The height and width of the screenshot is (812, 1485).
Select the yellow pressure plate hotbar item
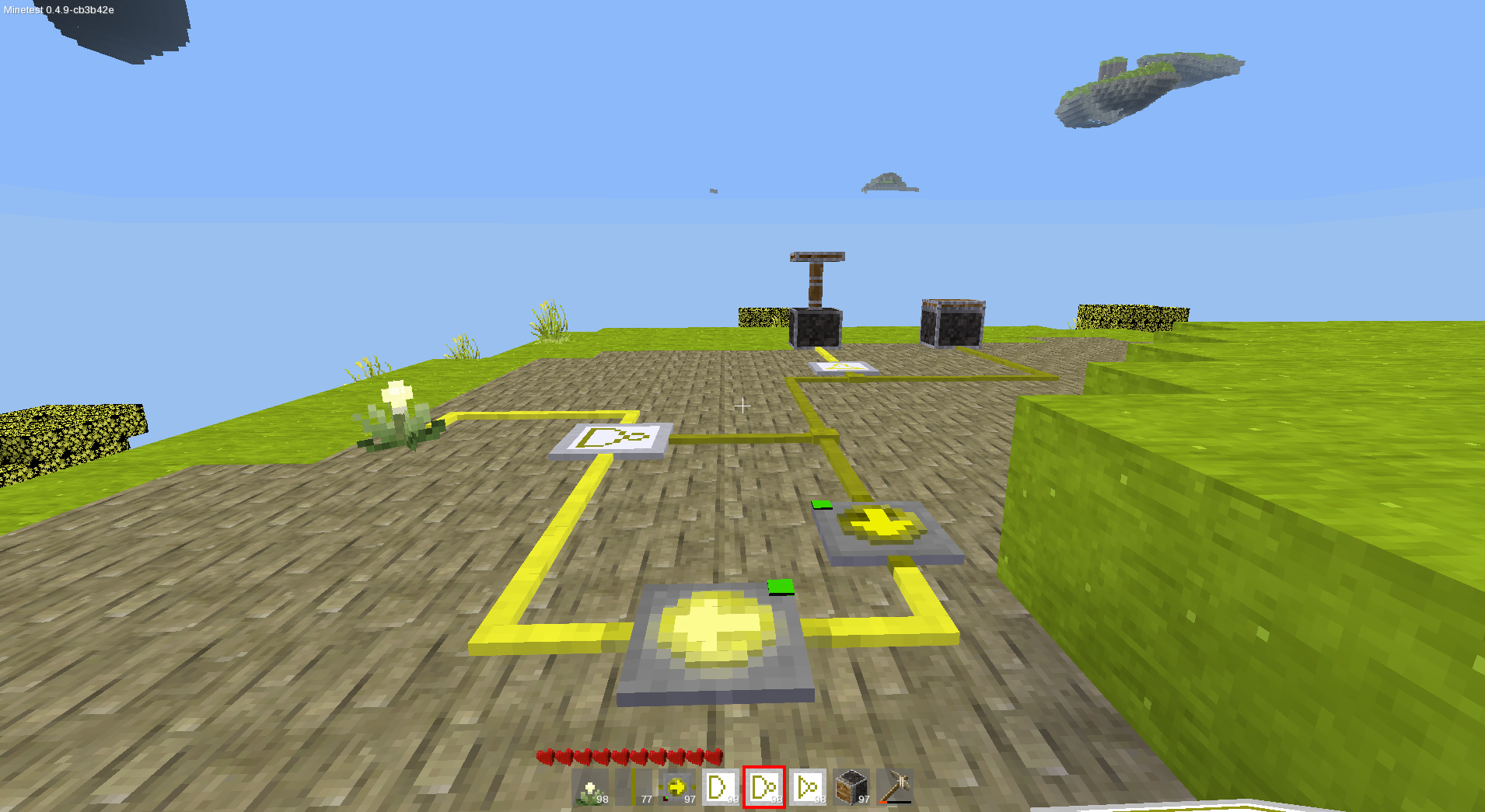[676, 786]
